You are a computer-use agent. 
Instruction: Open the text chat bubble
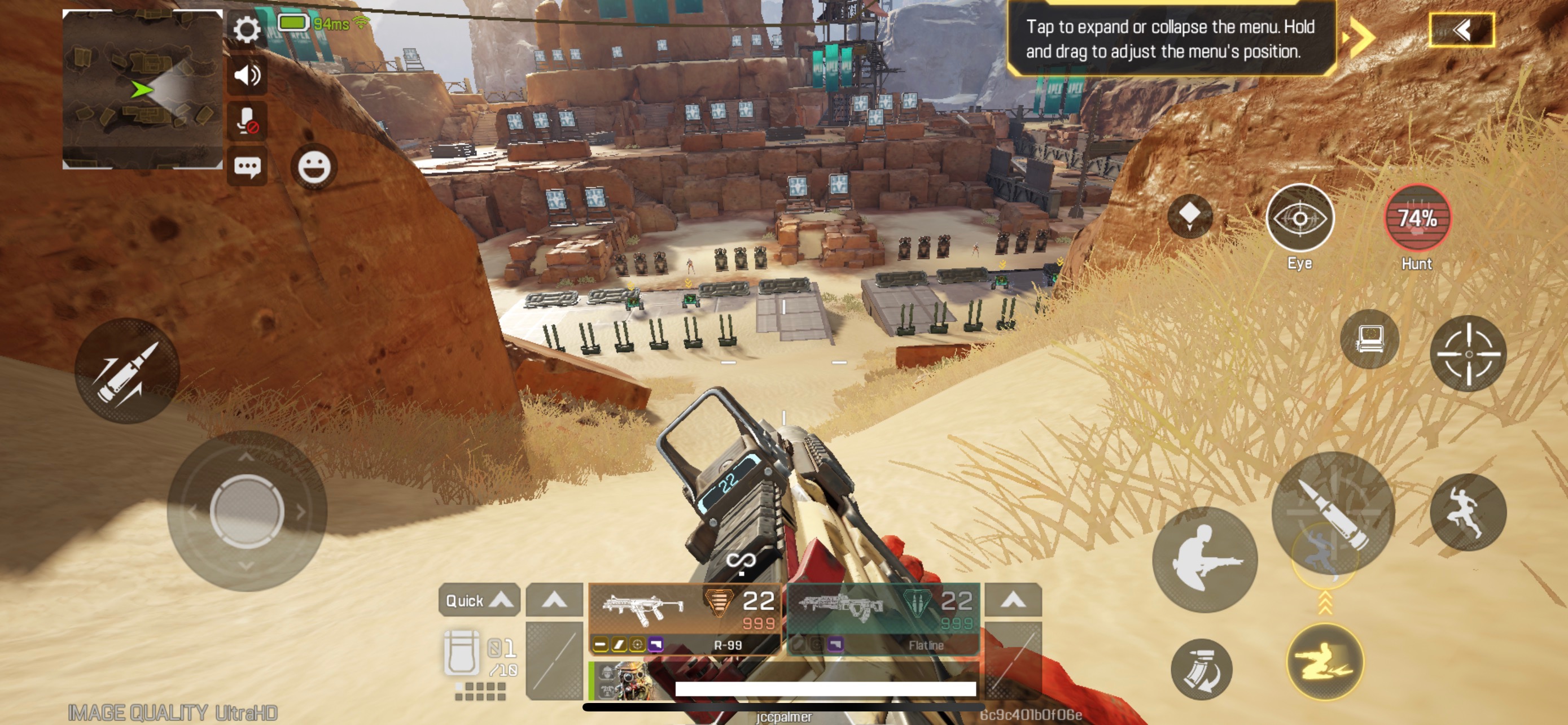pos(247,166)
